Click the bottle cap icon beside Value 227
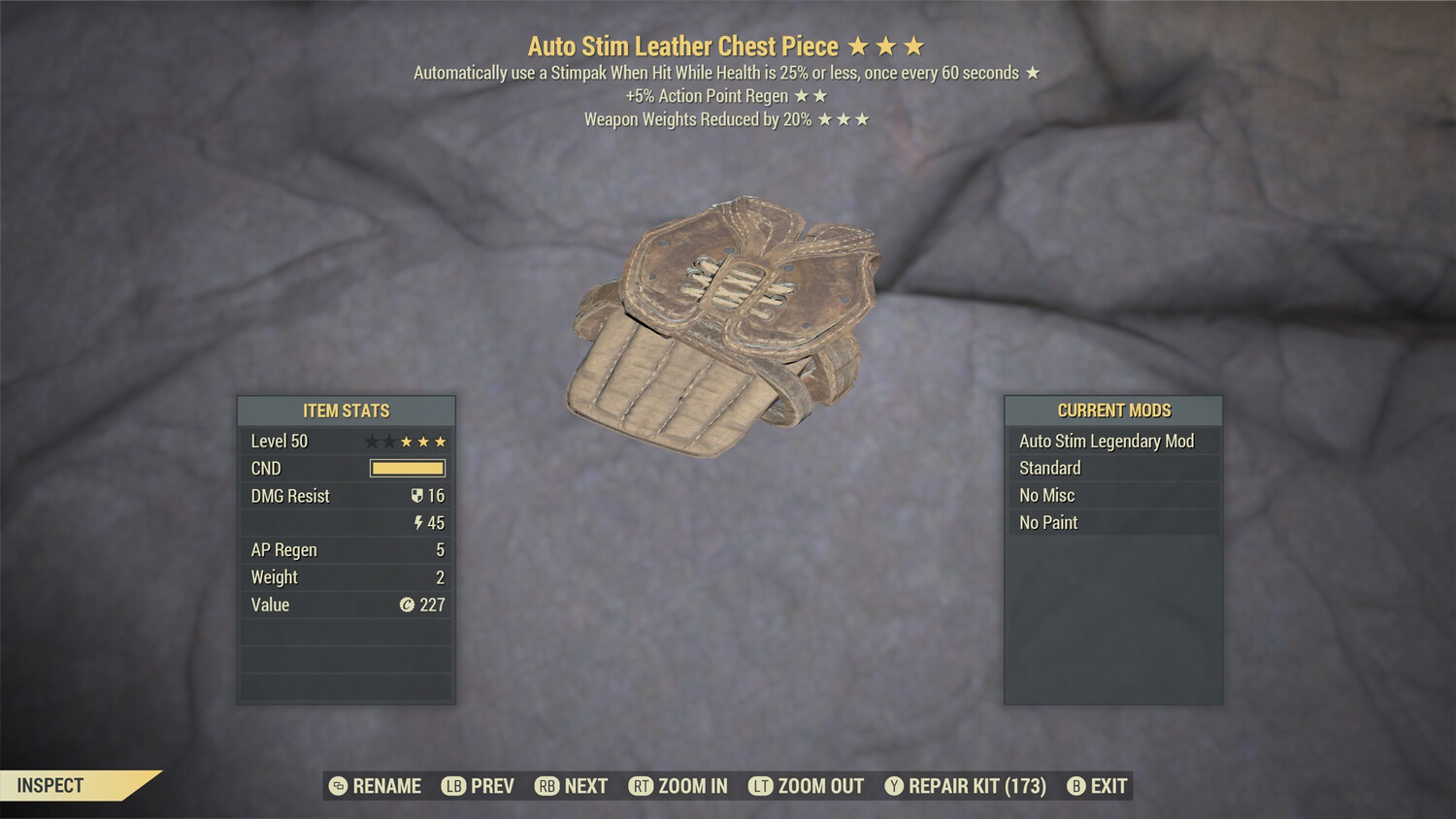This screenshot has height=819, width=1456. pos(409,605)
